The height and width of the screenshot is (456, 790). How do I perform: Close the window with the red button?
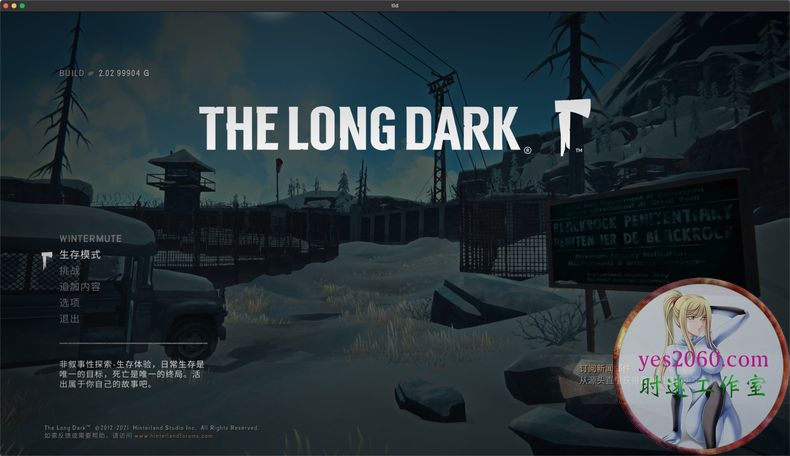[x=7, y=6]
